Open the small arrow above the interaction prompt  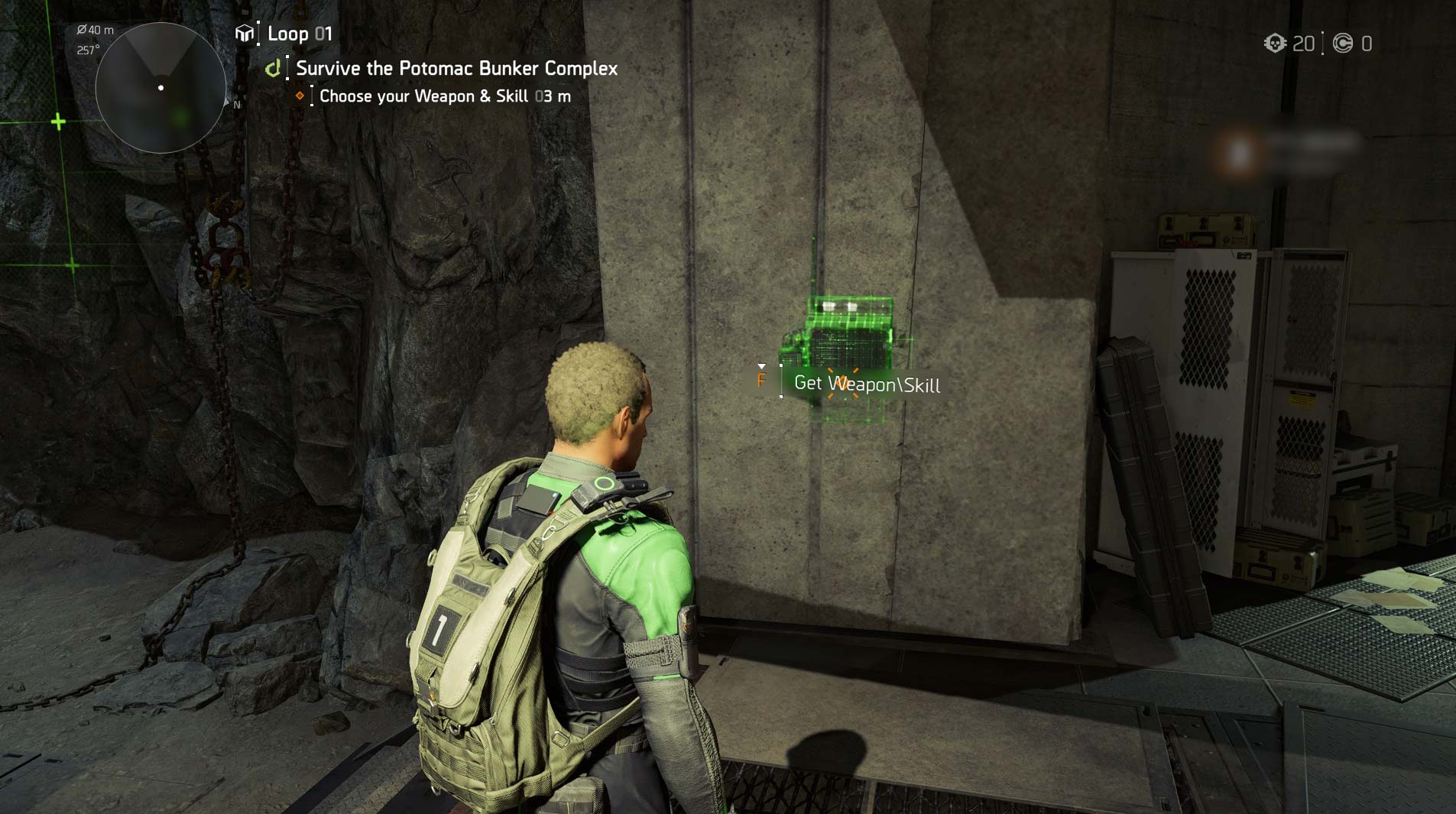tap(763, 365)
